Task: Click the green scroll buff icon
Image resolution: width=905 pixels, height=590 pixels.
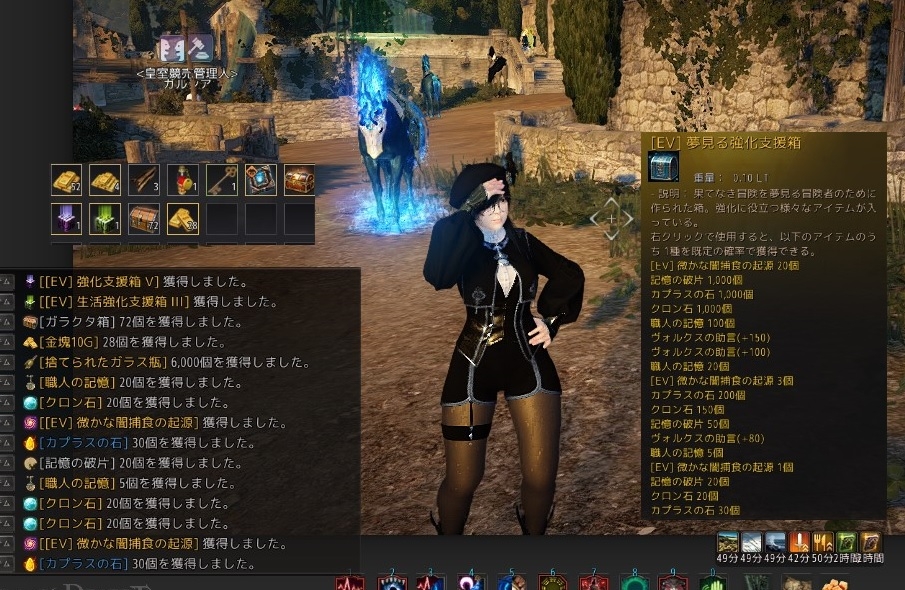Action: click(846, 543)
